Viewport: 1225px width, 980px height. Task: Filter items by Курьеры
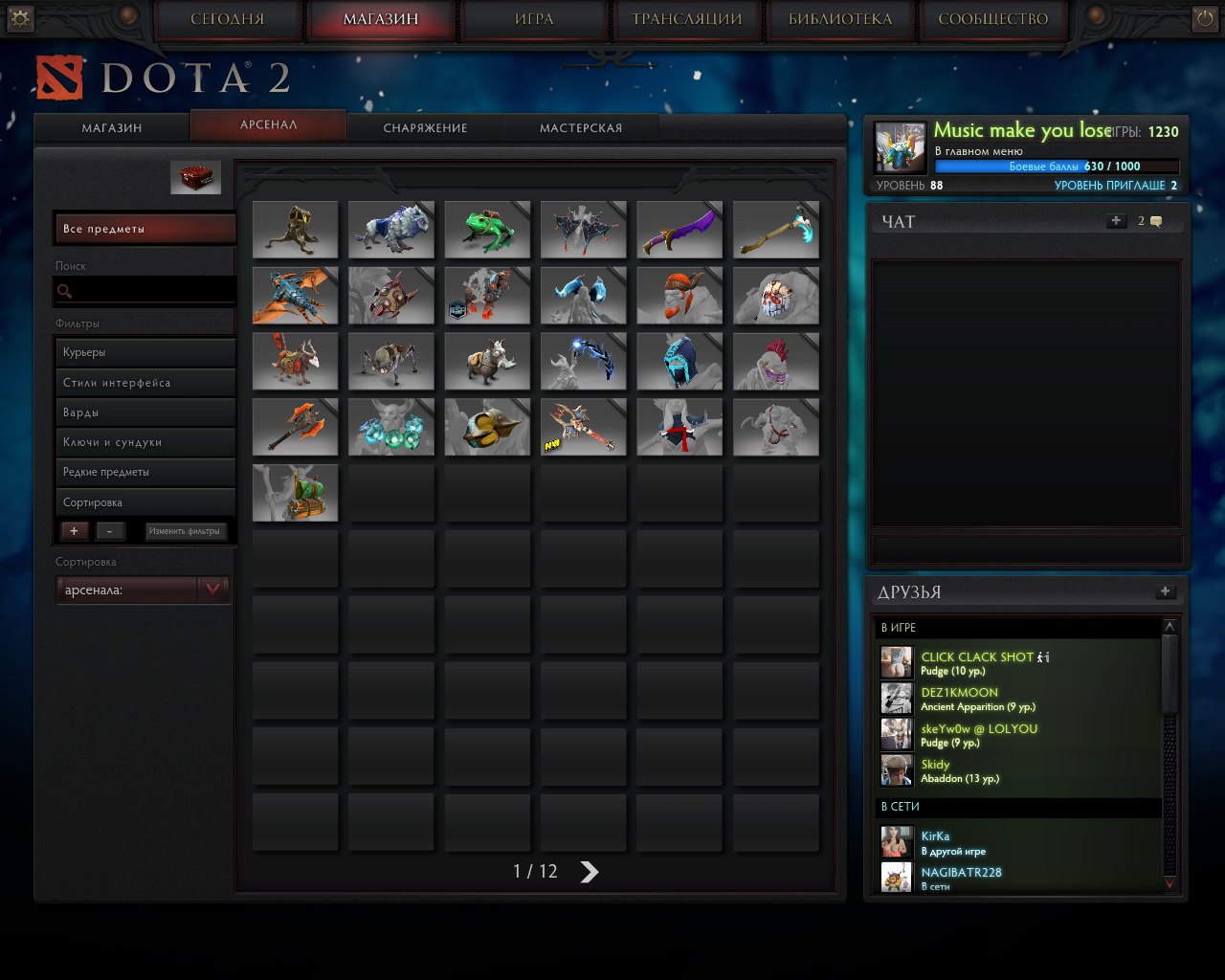coord(144,352)
